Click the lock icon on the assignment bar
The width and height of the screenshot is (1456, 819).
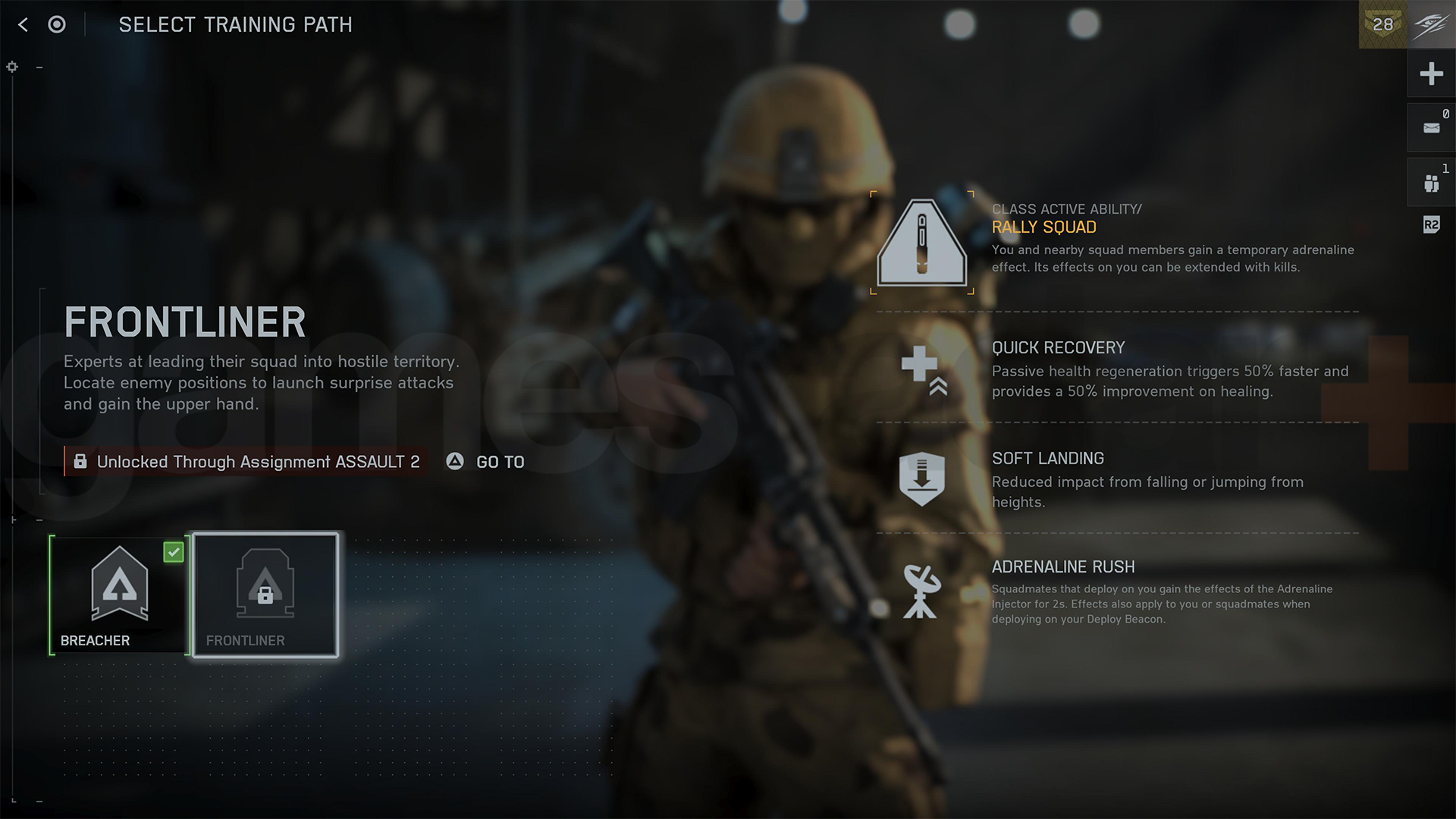(80, 461)
